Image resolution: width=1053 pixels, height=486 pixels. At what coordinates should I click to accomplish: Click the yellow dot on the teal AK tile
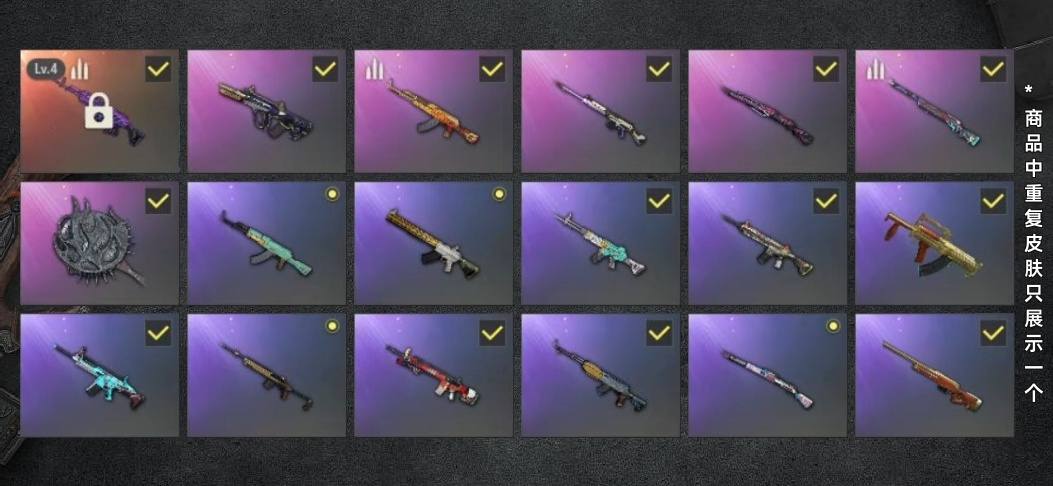(x=332, y=194)
